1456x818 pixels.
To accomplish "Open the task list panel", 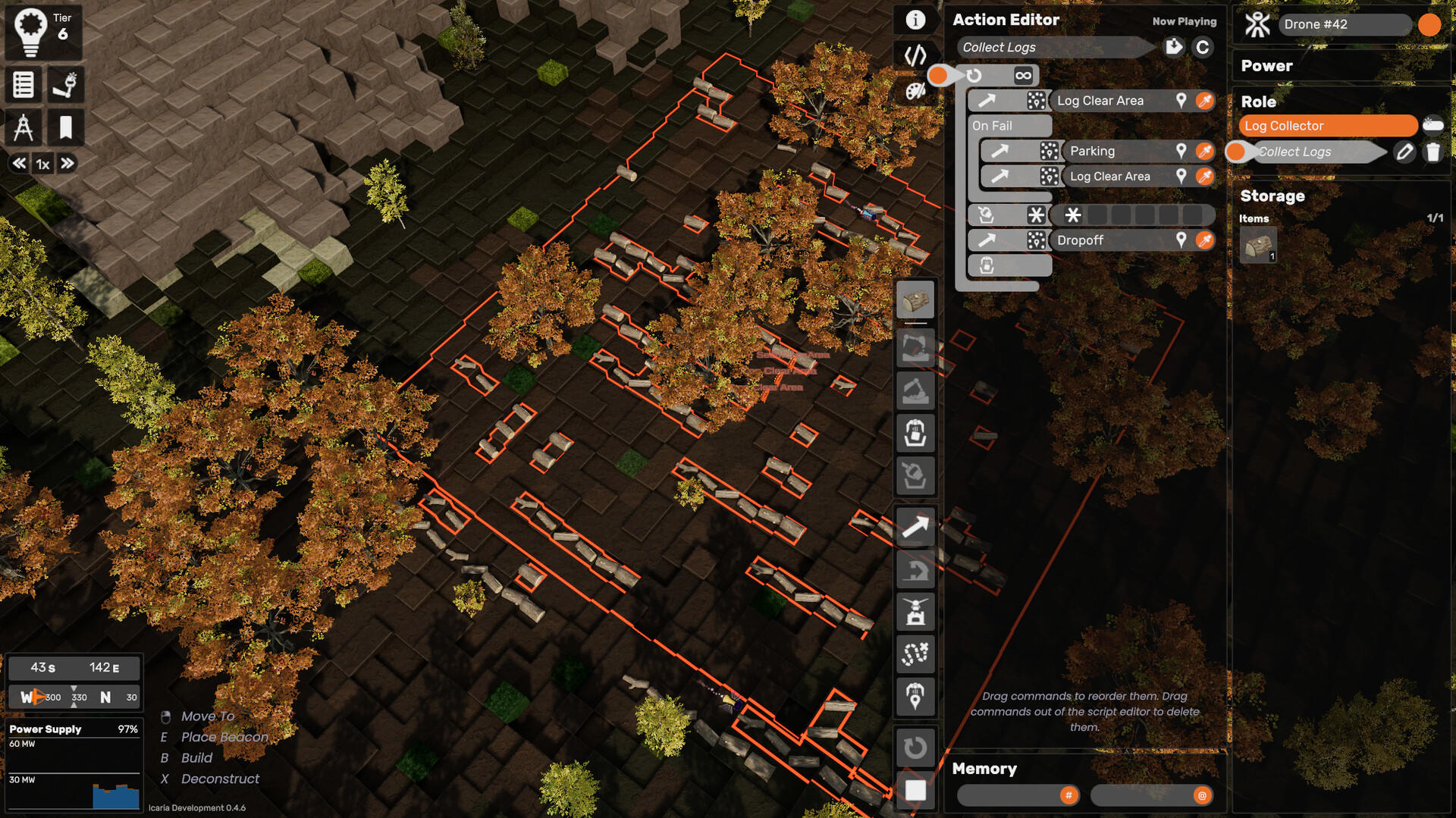I will (24, 85).
